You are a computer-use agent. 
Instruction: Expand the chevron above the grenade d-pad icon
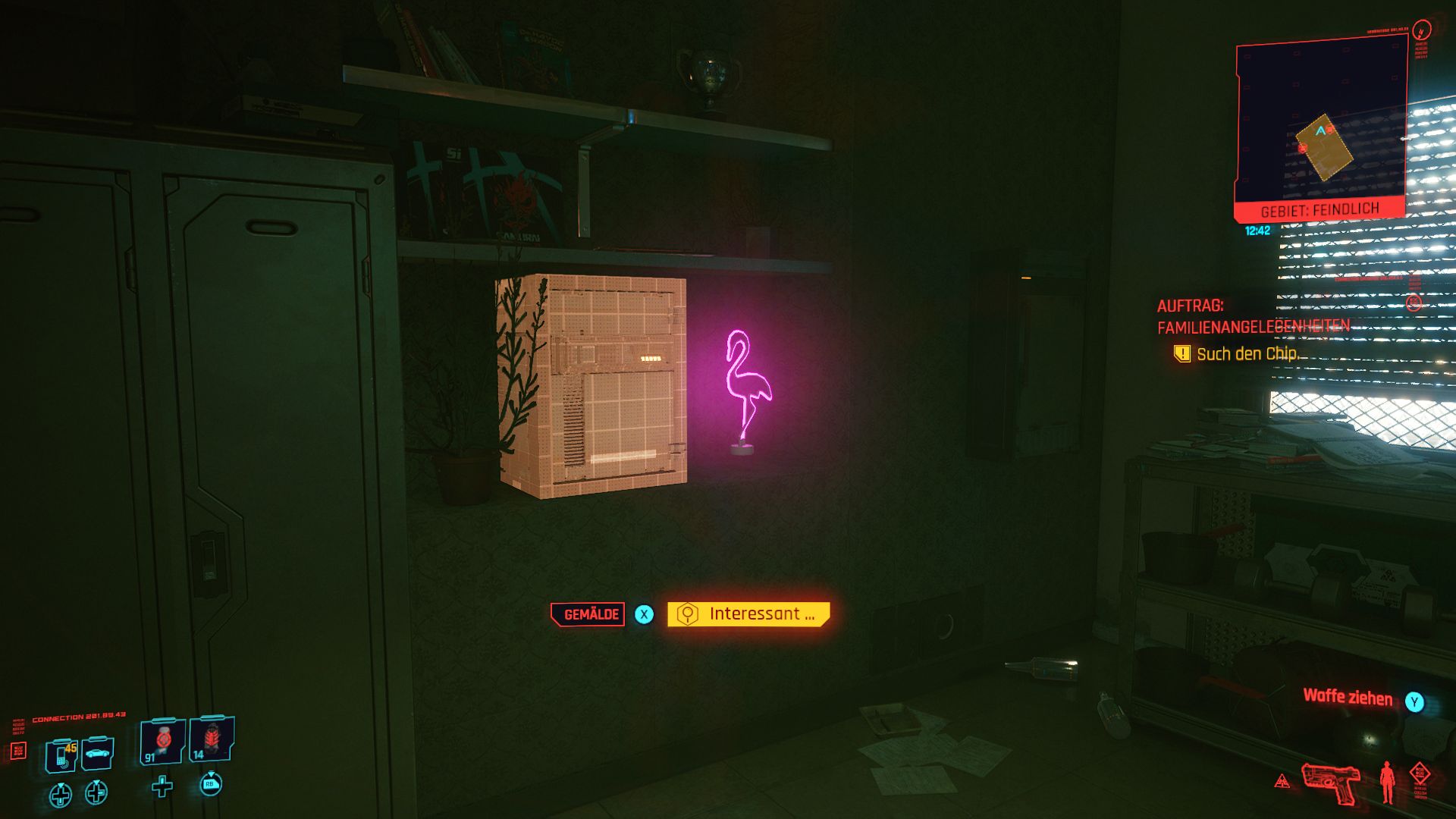(61, 786)
